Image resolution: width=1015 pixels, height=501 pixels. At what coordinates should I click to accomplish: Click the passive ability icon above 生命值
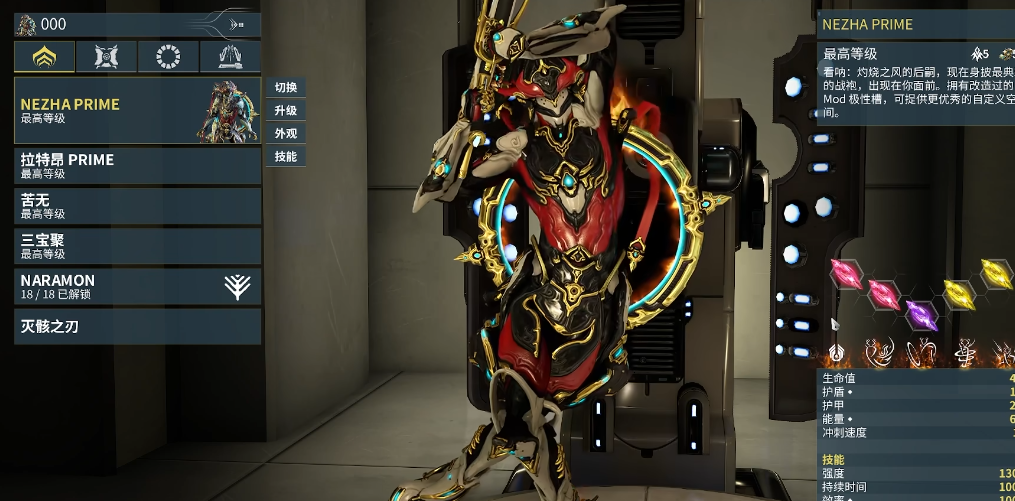coord(838,353)
